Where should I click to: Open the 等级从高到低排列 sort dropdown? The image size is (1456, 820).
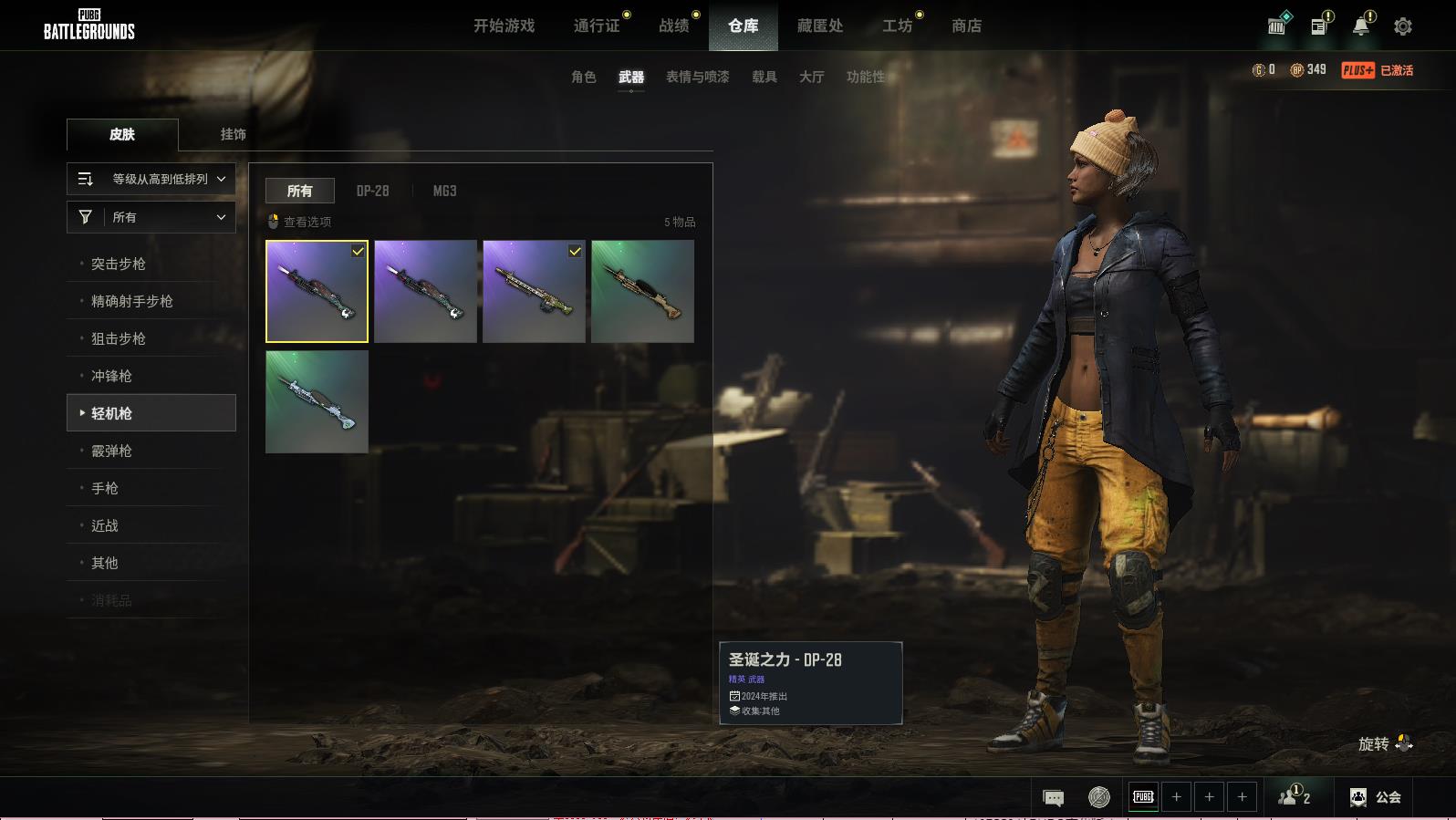click(x=151, y=179)
